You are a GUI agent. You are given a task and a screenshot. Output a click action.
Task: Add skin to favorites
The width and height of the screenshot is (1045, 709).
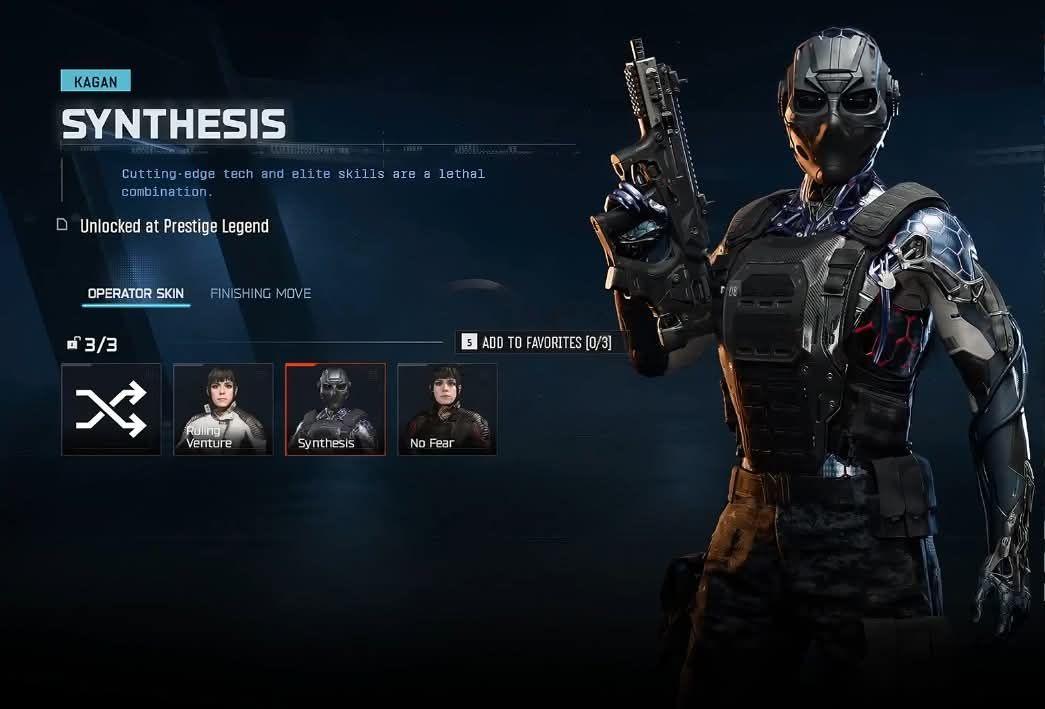click(x=536, y=343)
